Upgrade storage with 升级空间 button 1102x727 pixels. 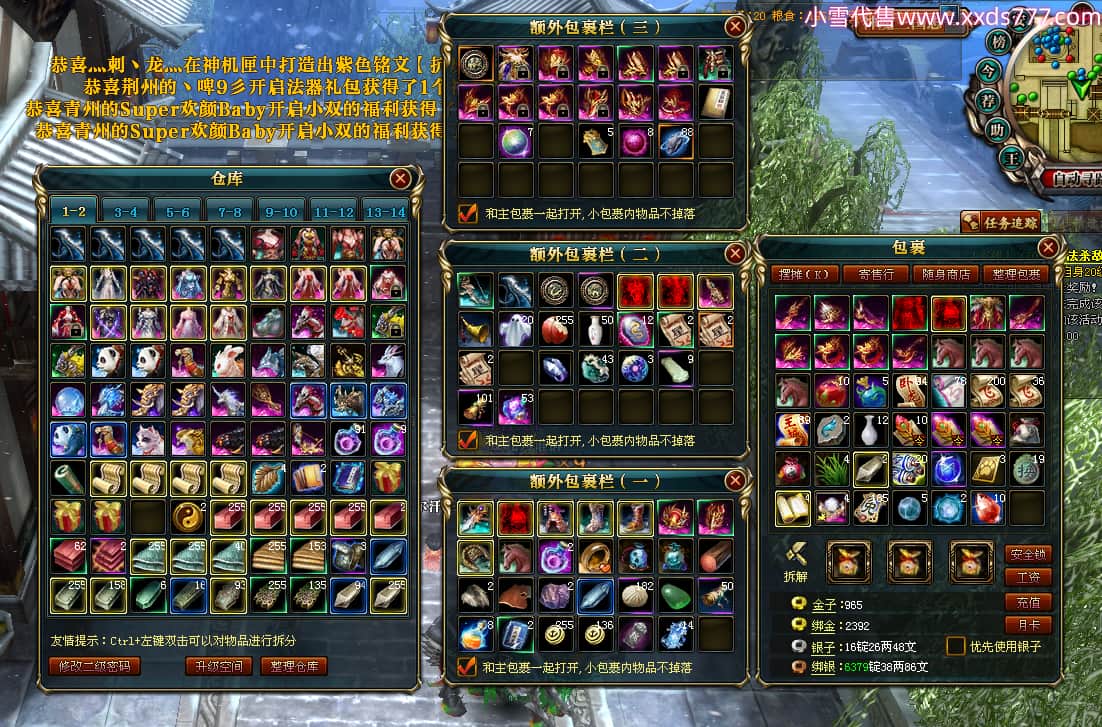coord(217,666)
